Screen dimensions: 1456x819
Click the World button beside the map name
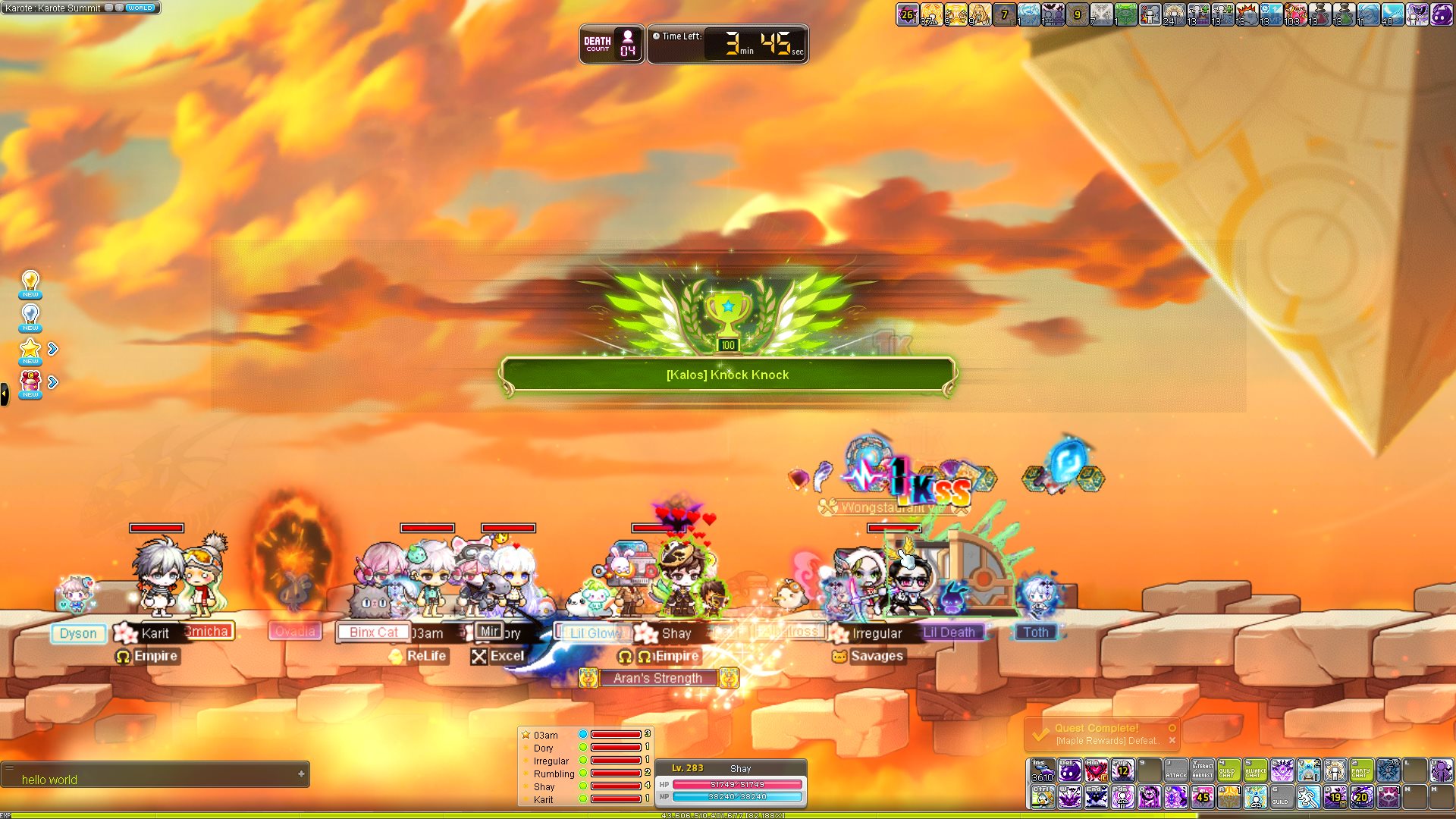140,8
